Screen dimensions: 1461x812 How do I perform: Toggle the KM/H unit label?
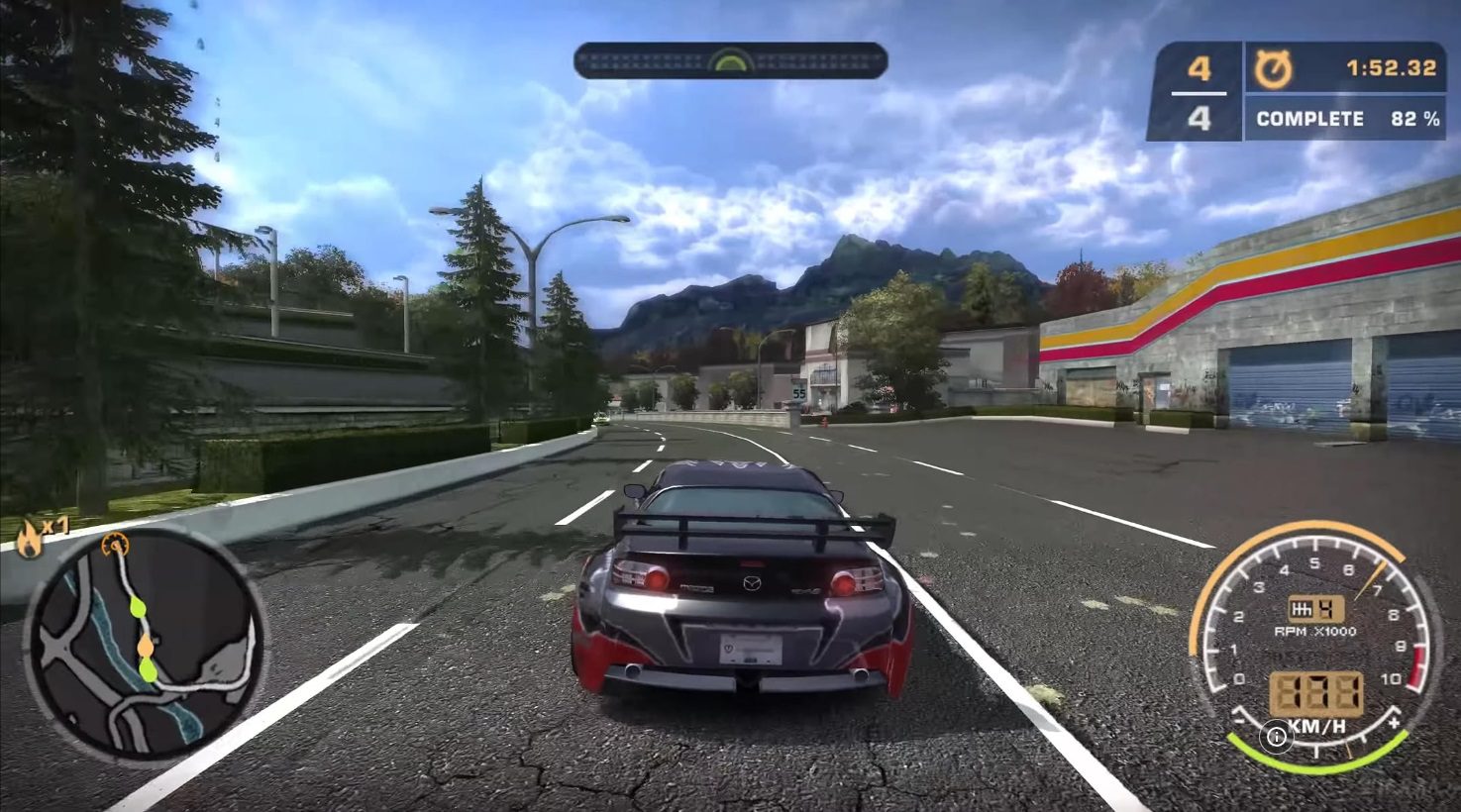[x=1317, y=725]
